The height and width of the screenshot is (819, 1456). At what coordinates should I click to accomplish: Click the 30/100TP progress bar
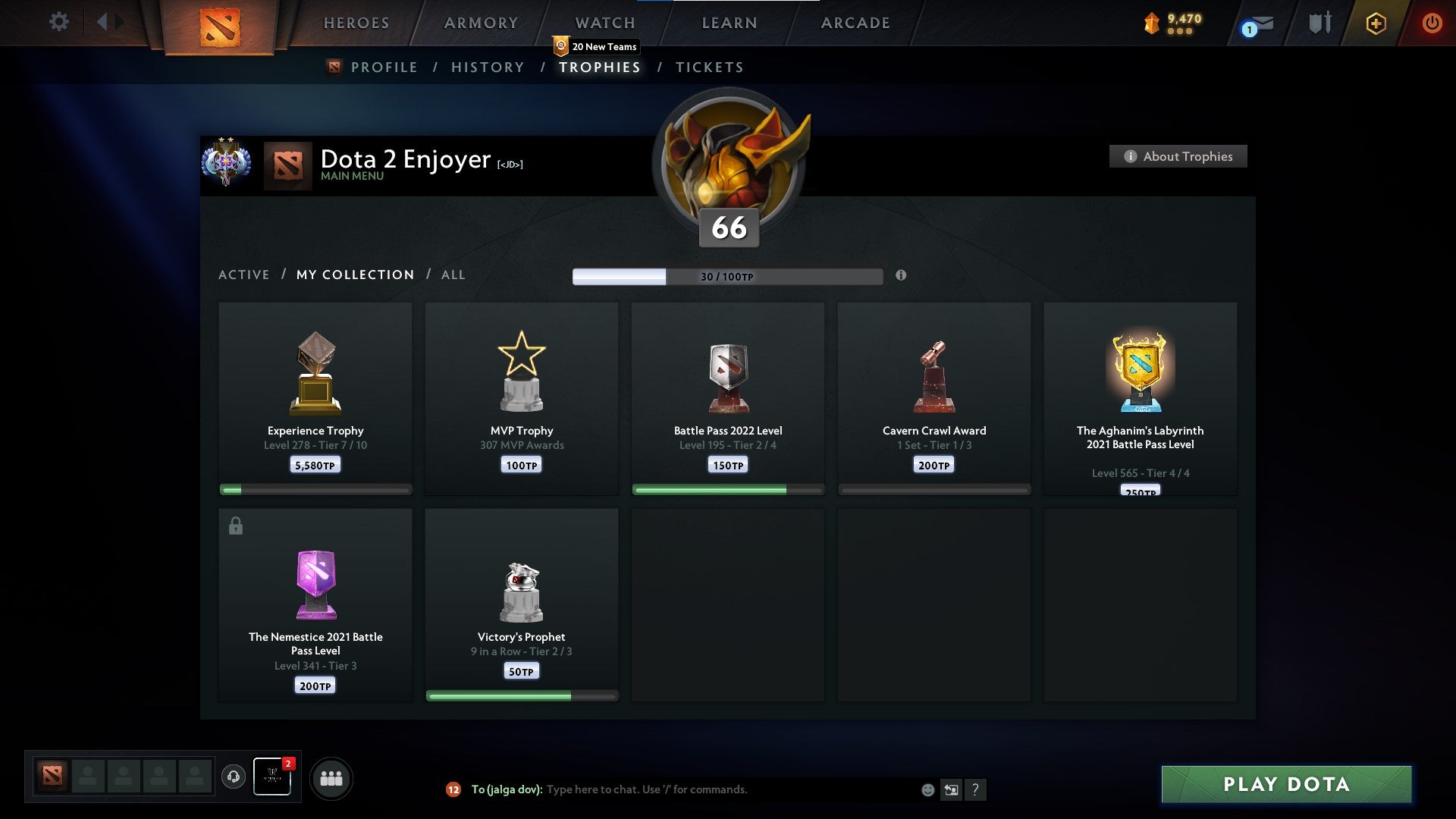pos(727,277)
